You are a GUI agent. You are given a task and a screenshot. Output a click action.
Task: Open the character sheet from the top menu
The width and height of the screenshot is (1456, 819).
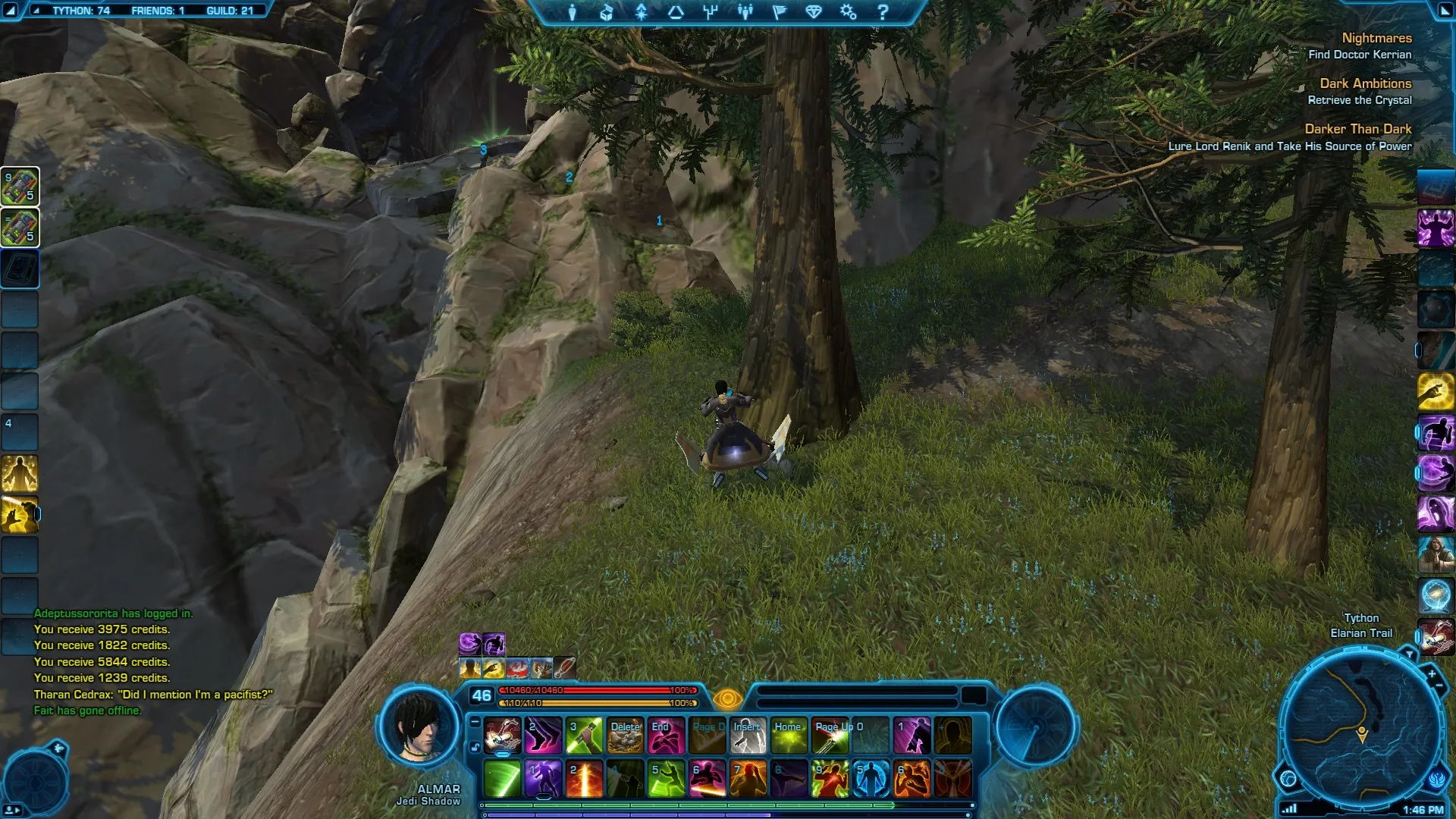[572, 12]
